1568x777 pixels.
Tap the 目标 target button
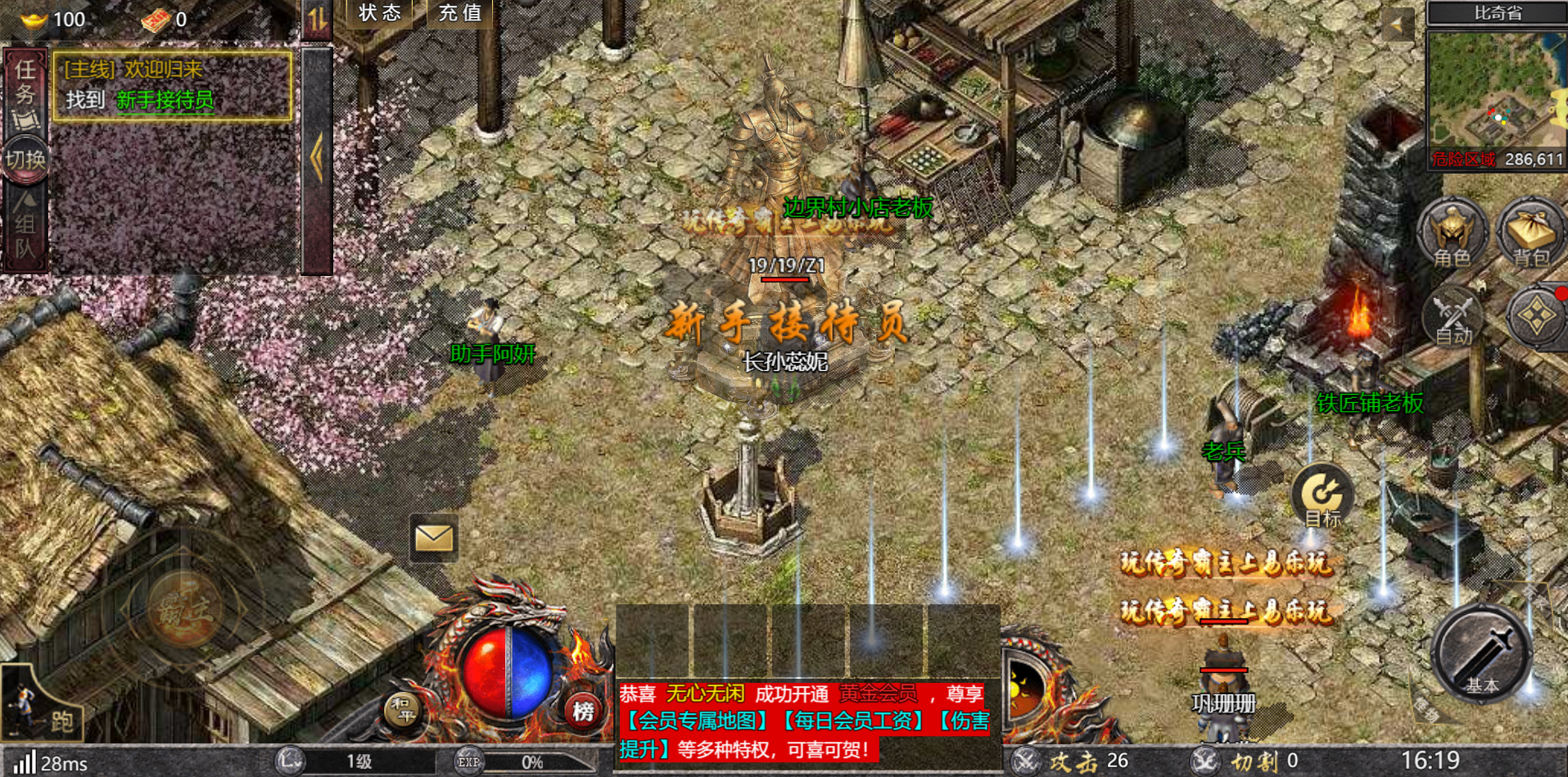(1322, 495)
